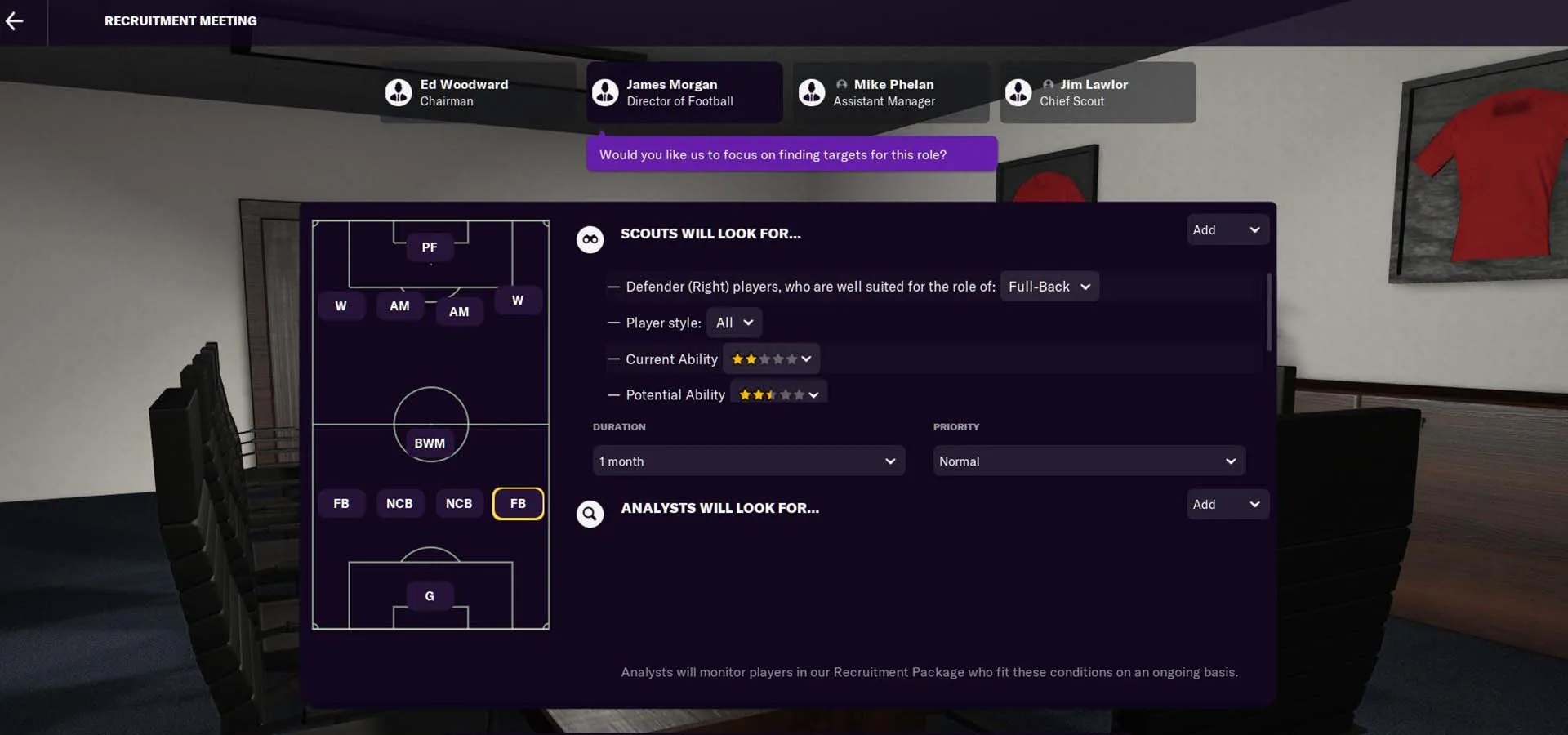Image resolution: width=1568 pixels, height=735 pixels.
Task: Select James Morgan, Director of Football
Action: (684, 92)
